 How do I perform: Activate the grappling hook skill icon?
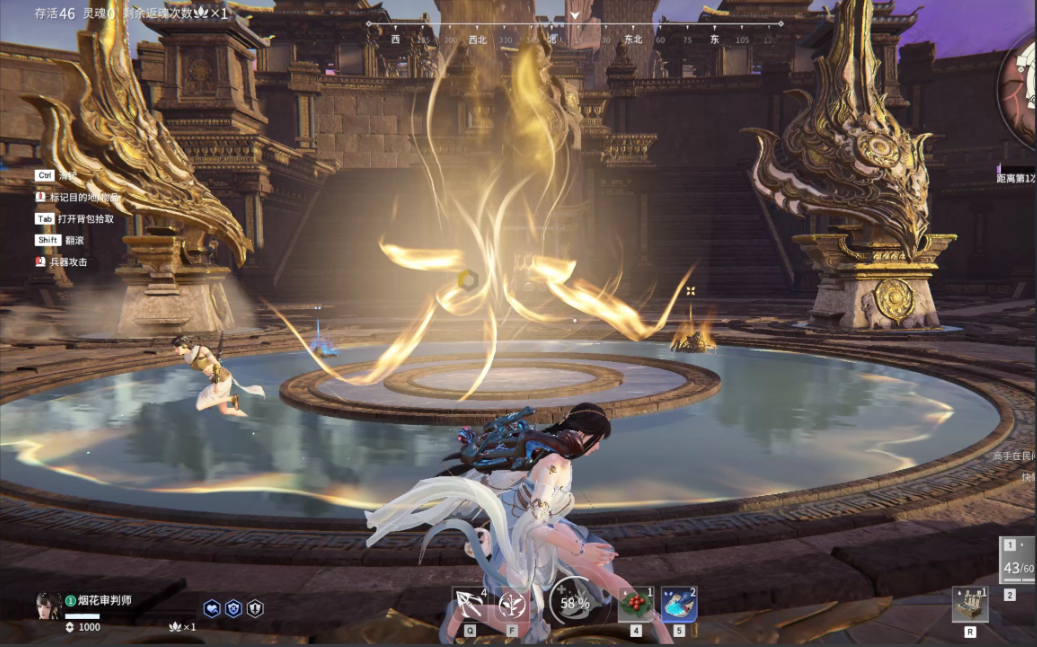(x=469, y=604)
